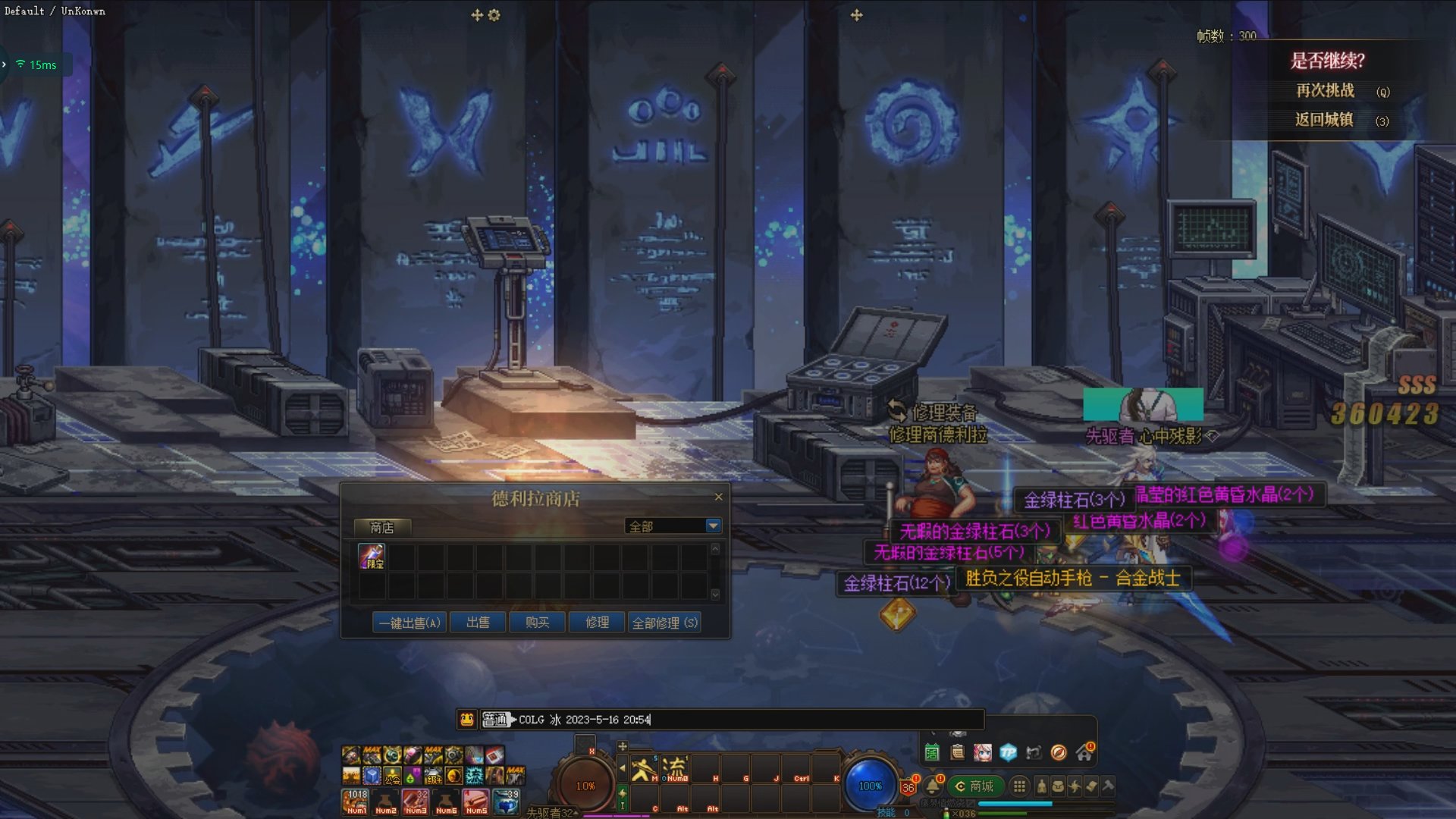Repair everything with 全部修理 (S)
1456x819 pixels.
664,623
